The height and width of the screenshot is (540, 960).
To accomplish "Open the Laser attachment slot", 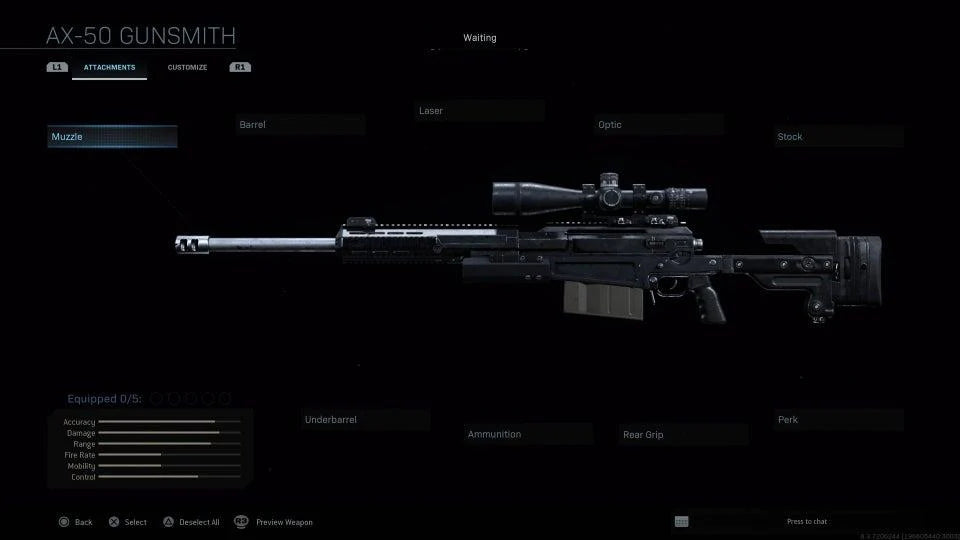I will click(x=480, y=111).
